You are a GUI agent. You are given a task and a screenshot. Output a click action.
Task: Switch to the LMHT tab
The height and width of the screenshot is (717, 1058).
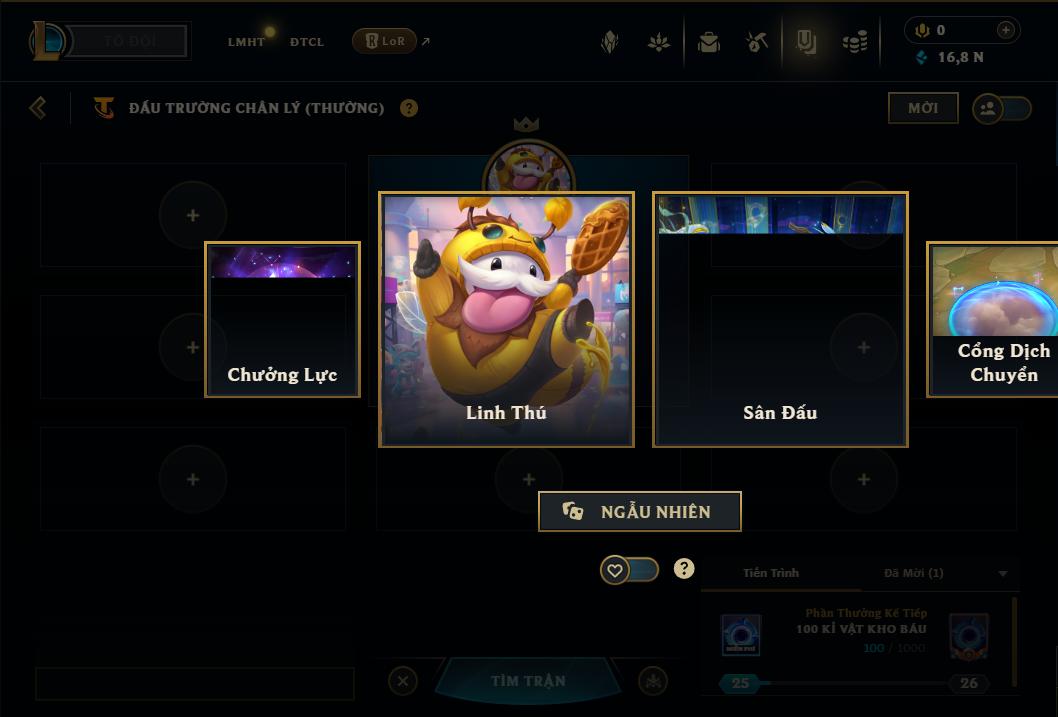pyautogui.click(x=246, y=42)
